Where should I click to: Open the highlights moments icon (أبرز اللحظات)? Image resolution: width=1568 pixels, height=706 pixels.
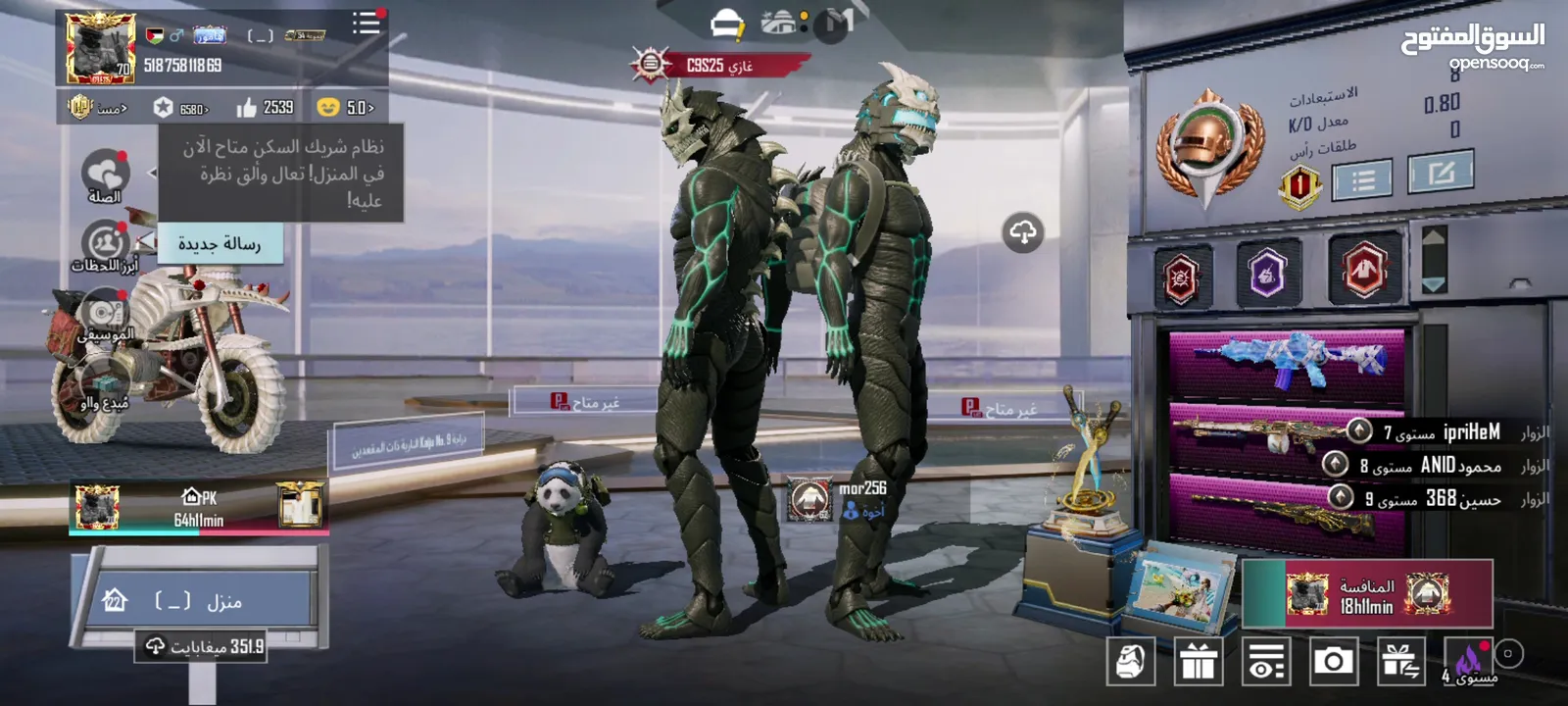(x=105, y=245)
